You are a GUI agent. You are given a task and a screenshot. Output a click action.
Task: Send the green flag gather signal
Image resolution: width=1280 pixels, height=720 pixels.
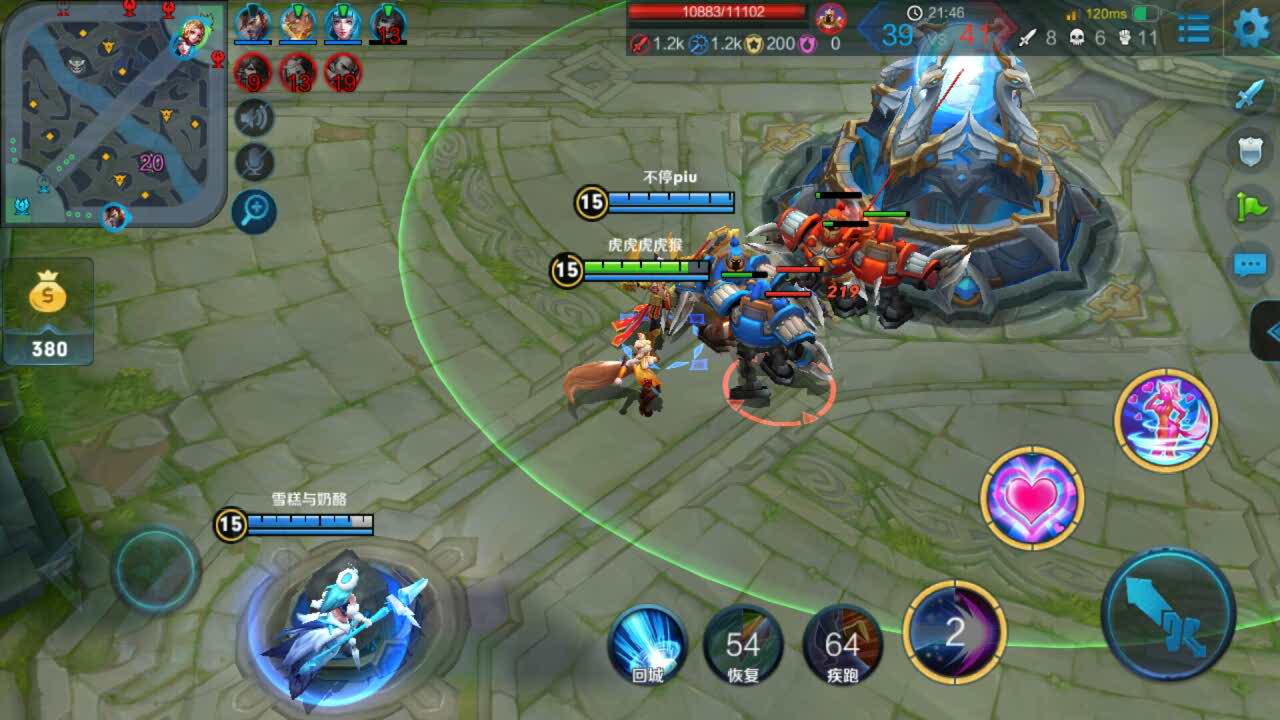(1250, 207)
